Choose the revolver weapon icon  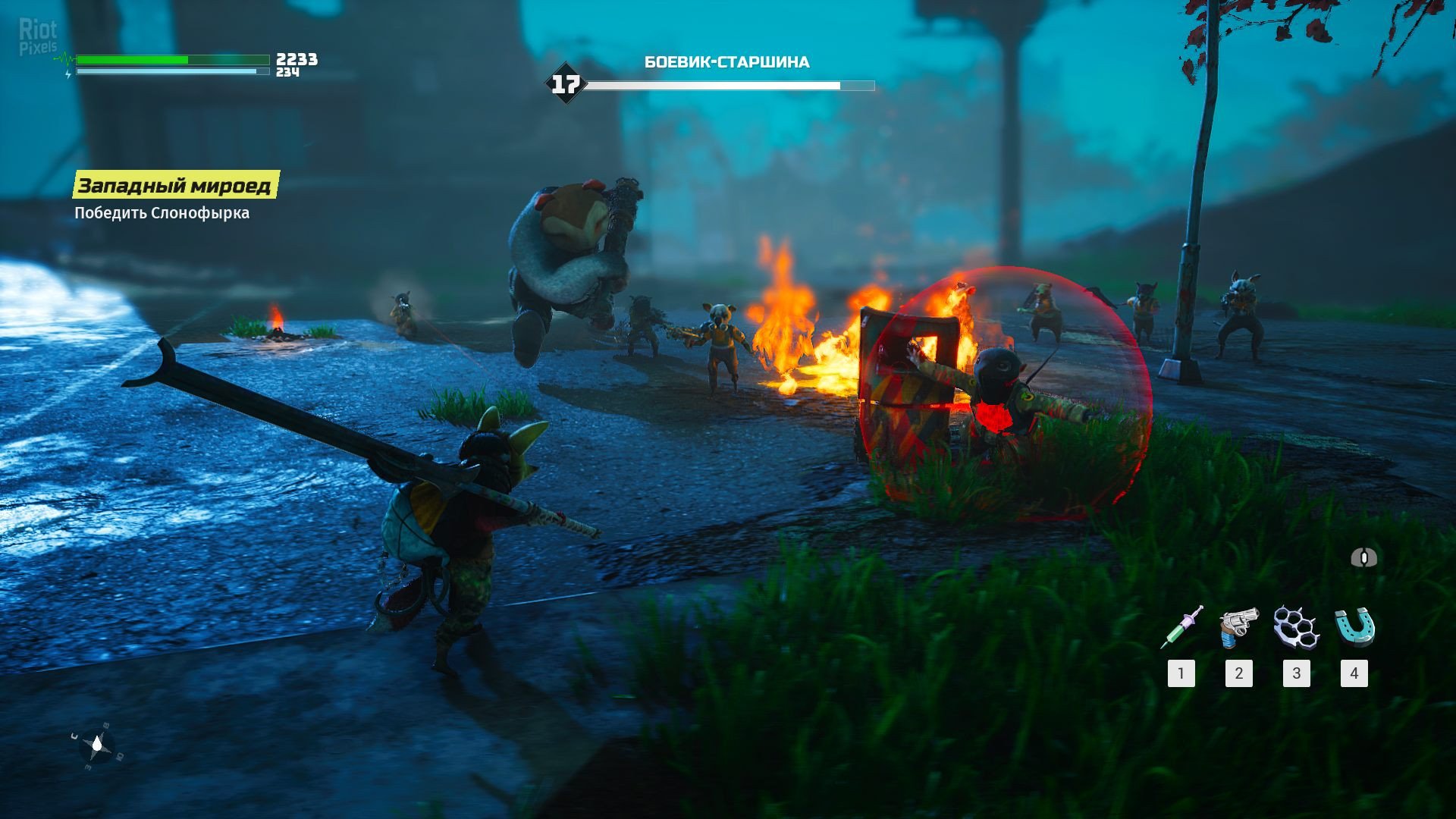(x=1238, y=628)
